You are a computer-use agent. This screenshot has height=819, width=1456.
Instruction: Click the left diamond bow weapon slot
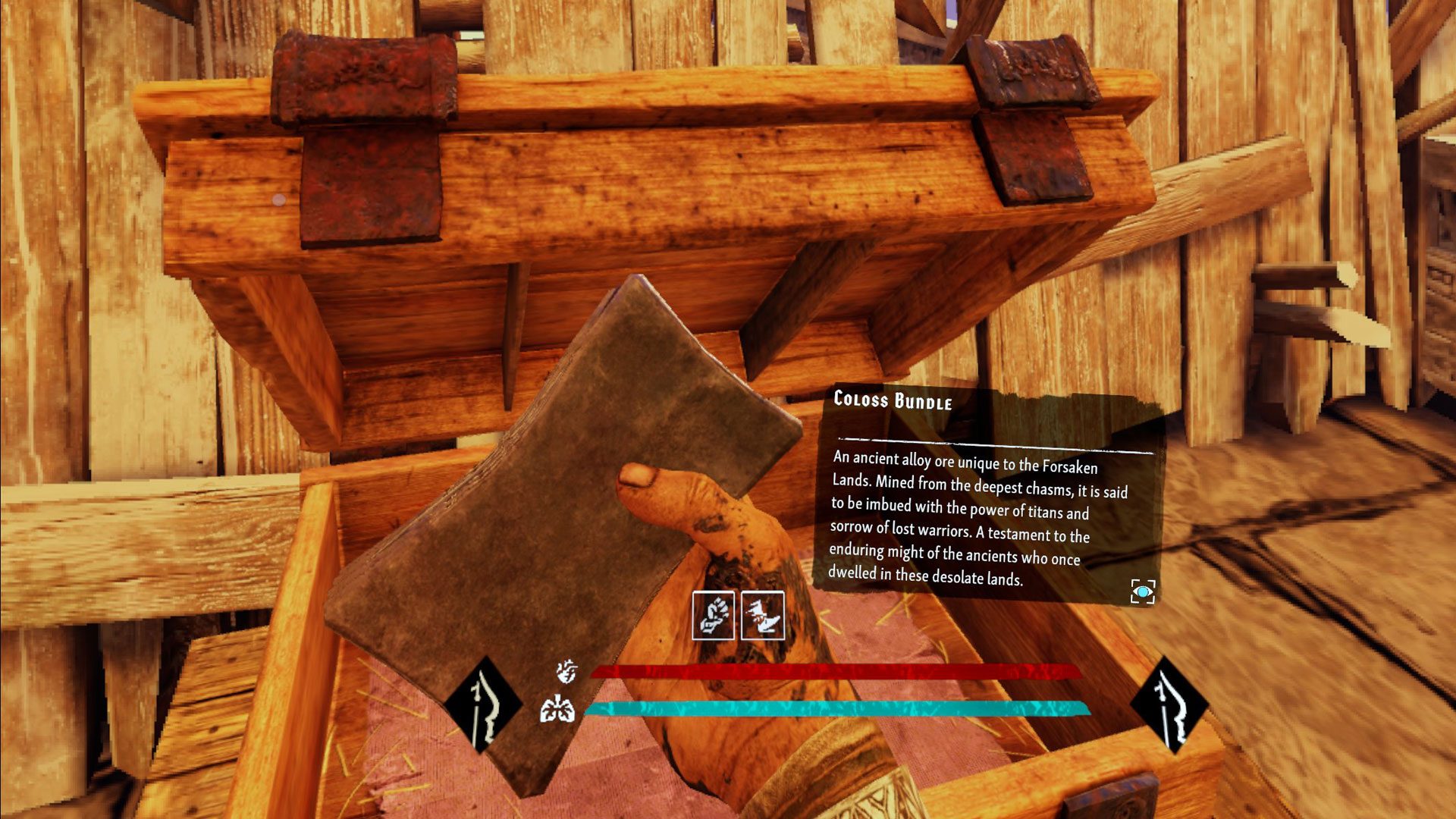[x=483, y=706]
